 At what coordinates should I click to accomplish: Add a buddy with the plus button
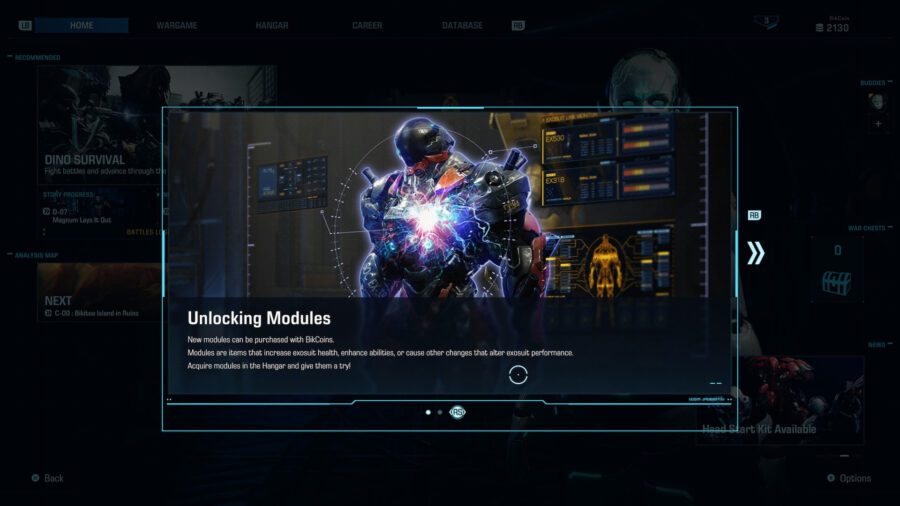pyautogui.click(x=878, y=124)
